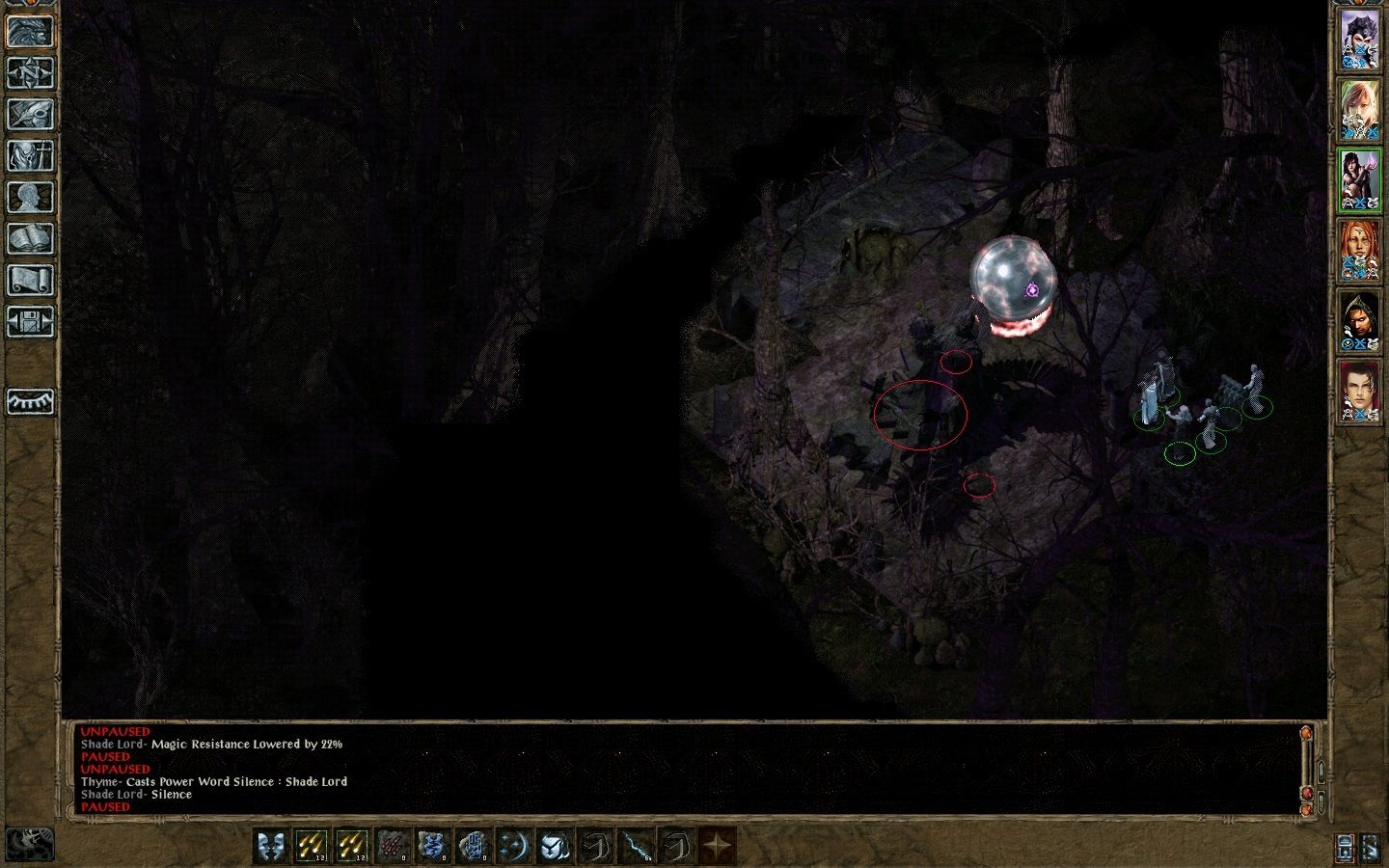
Task: Open the priest scroll button
Action: pos(30,280)
